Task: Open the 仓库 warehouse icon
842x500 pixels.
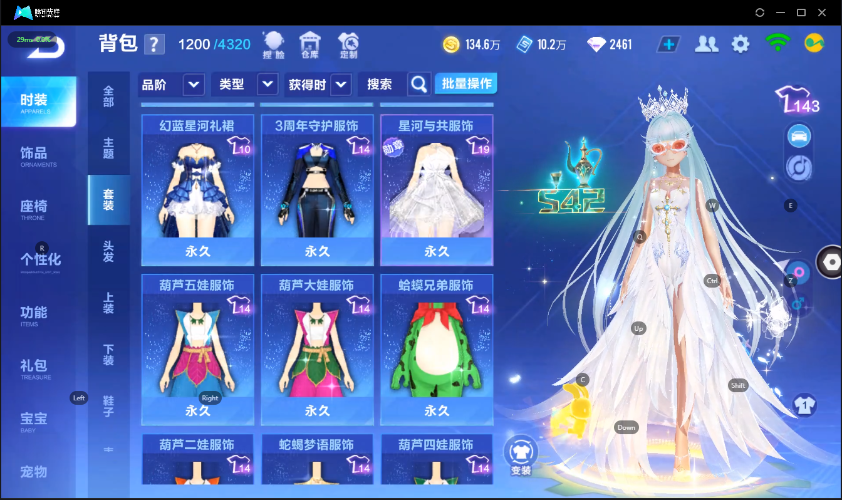Action: coord(310,45)
